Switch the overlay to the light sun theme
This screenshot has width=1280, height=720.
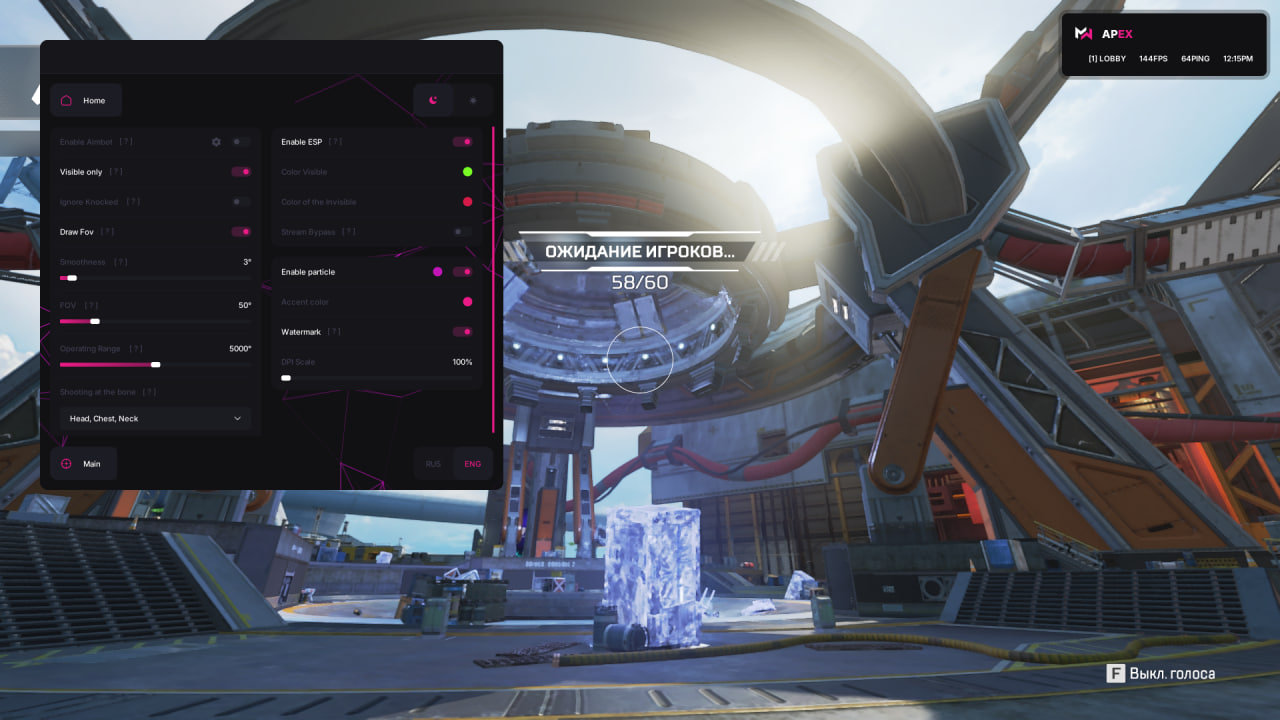[473, 100]
